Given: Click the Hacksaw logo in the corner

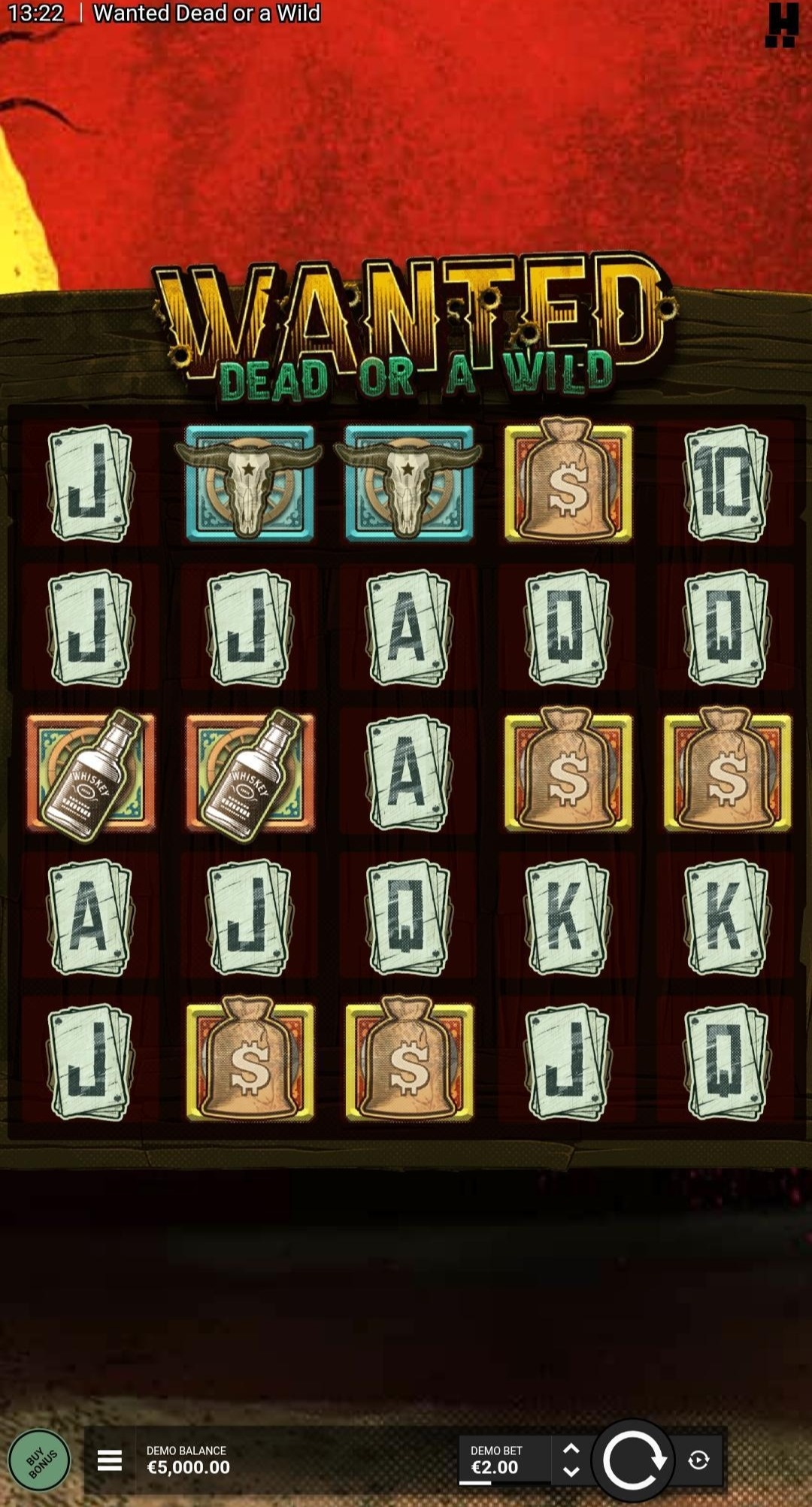Looking at the screenshot, I should pos(782,25).
